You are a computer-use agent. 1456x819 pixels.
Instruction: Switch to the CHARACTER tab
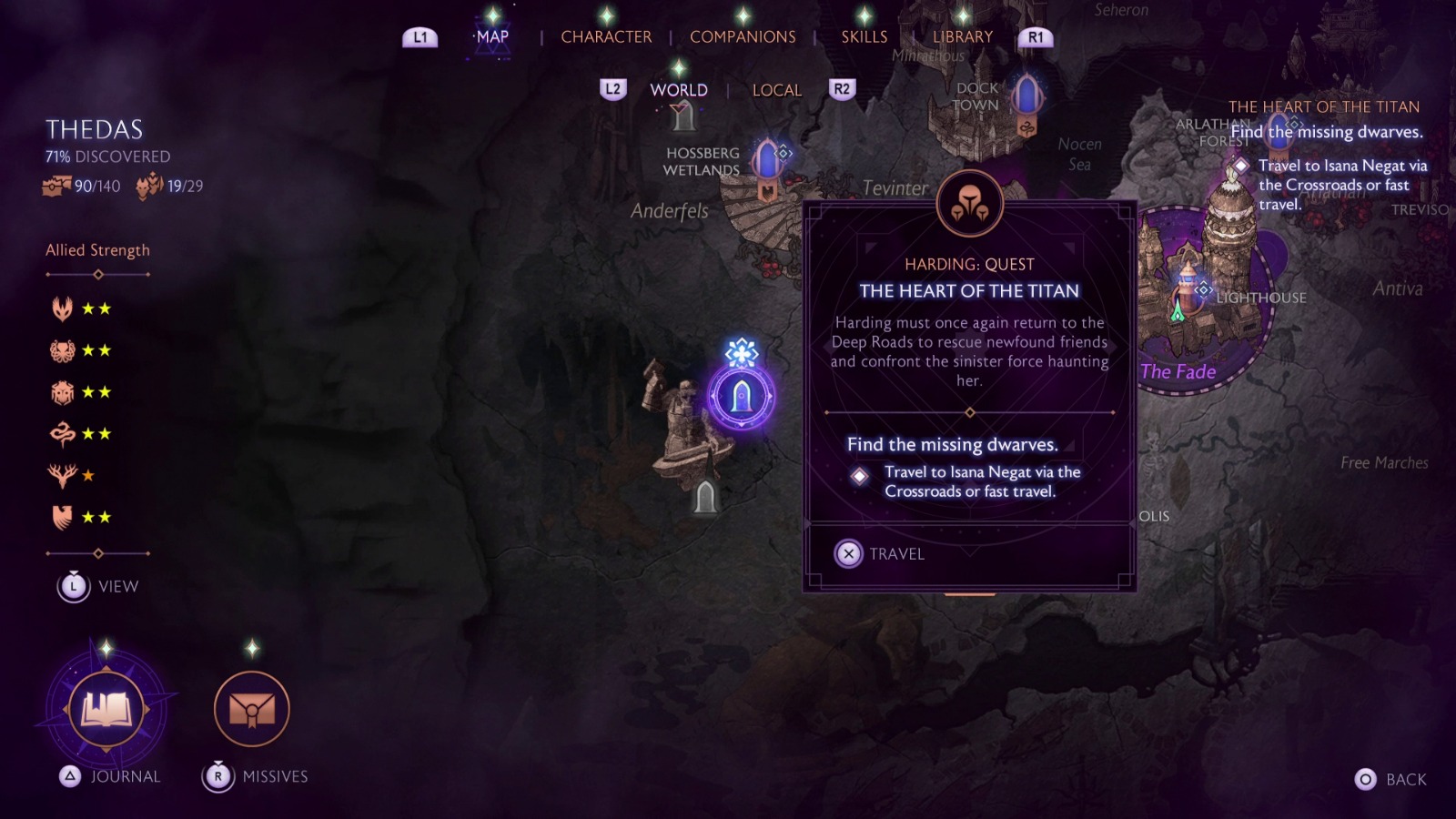[x=607, y=36]
